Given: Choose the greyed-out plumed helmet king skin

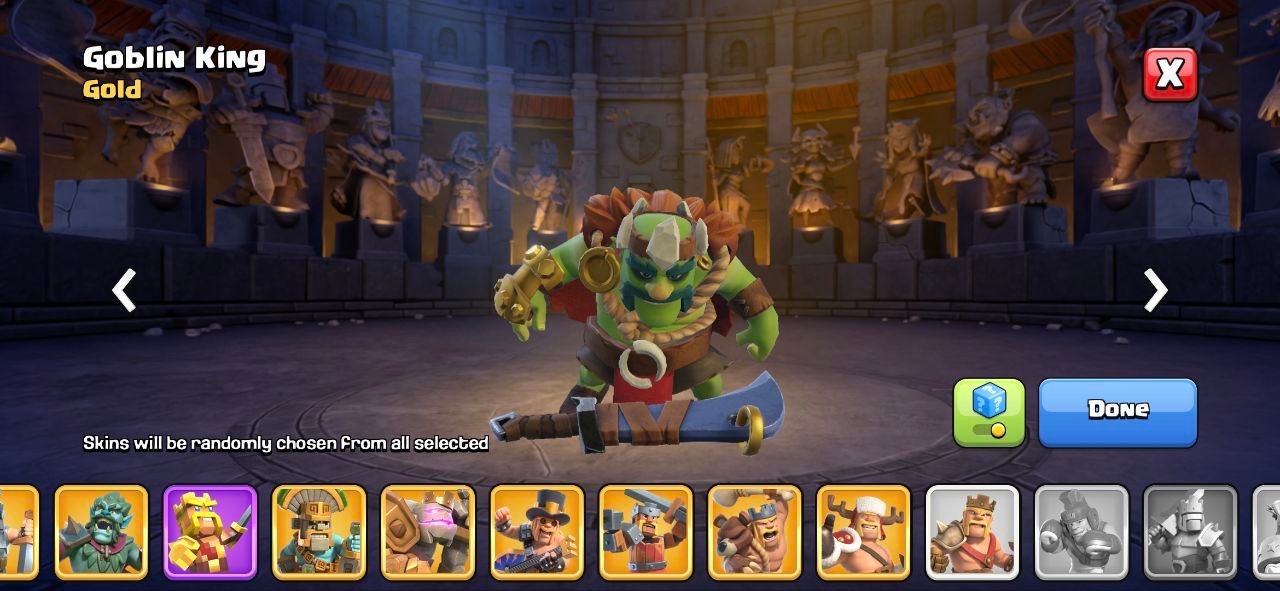Looking at the screenshot, I should (x=1082, y=532).
